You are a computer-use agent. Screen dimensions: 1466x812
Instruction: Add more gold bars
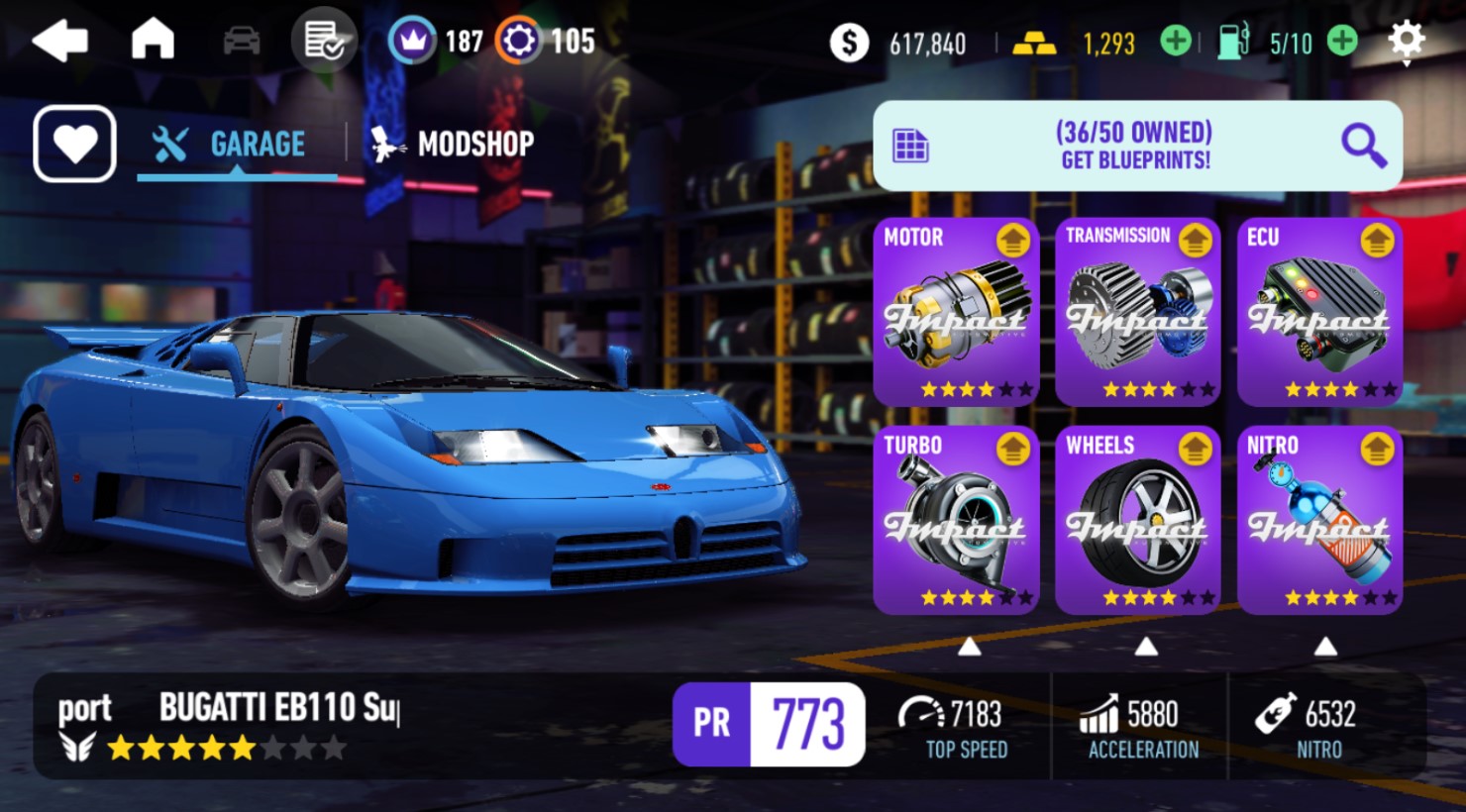pyautogui.click(x=1176, y=42)
